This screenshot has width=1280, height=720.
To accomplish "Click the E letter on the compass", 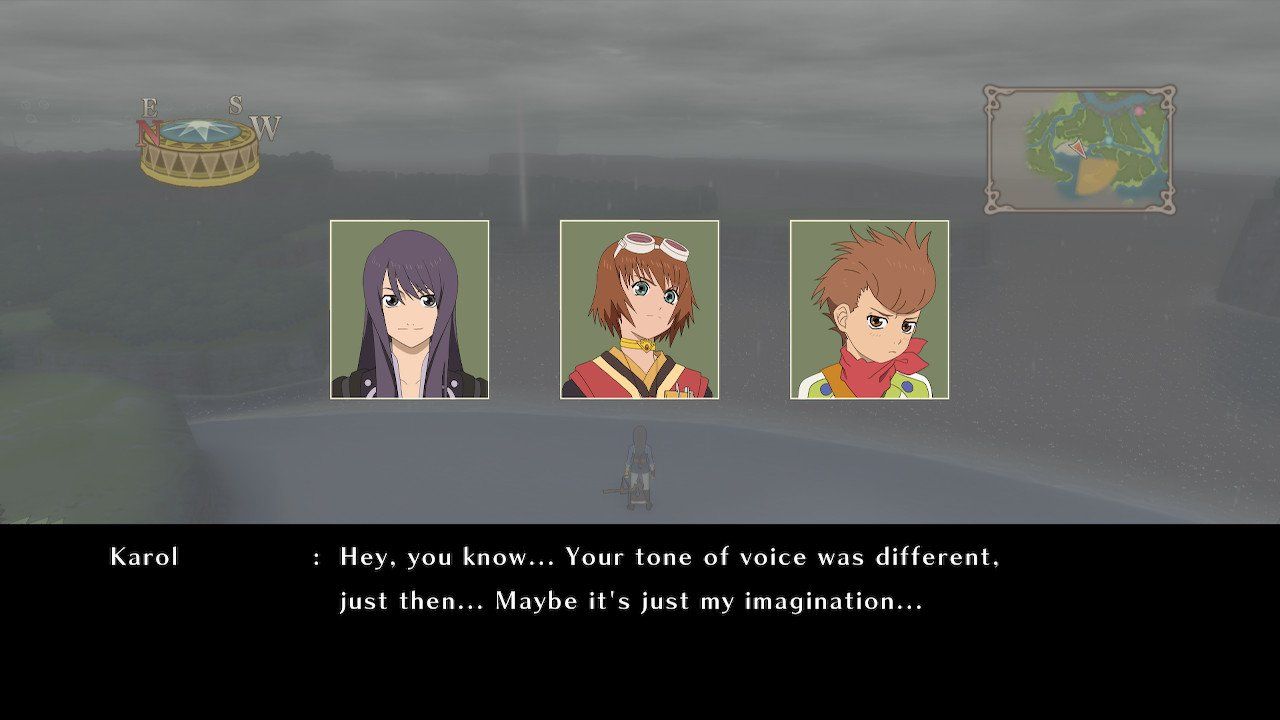I will (x=150, y=106).
